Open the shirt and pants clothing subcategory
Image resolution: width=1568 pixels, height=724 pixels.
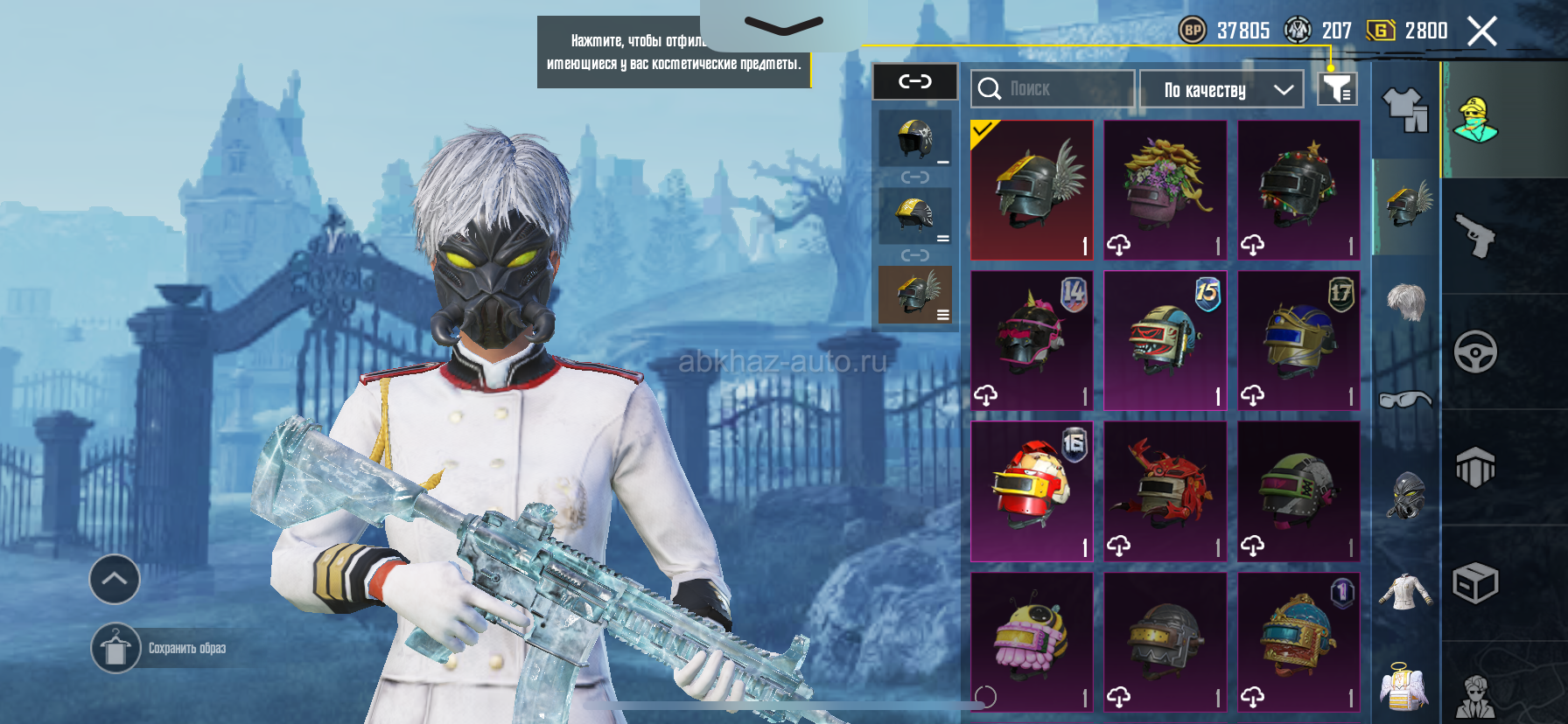point(1405,110)
